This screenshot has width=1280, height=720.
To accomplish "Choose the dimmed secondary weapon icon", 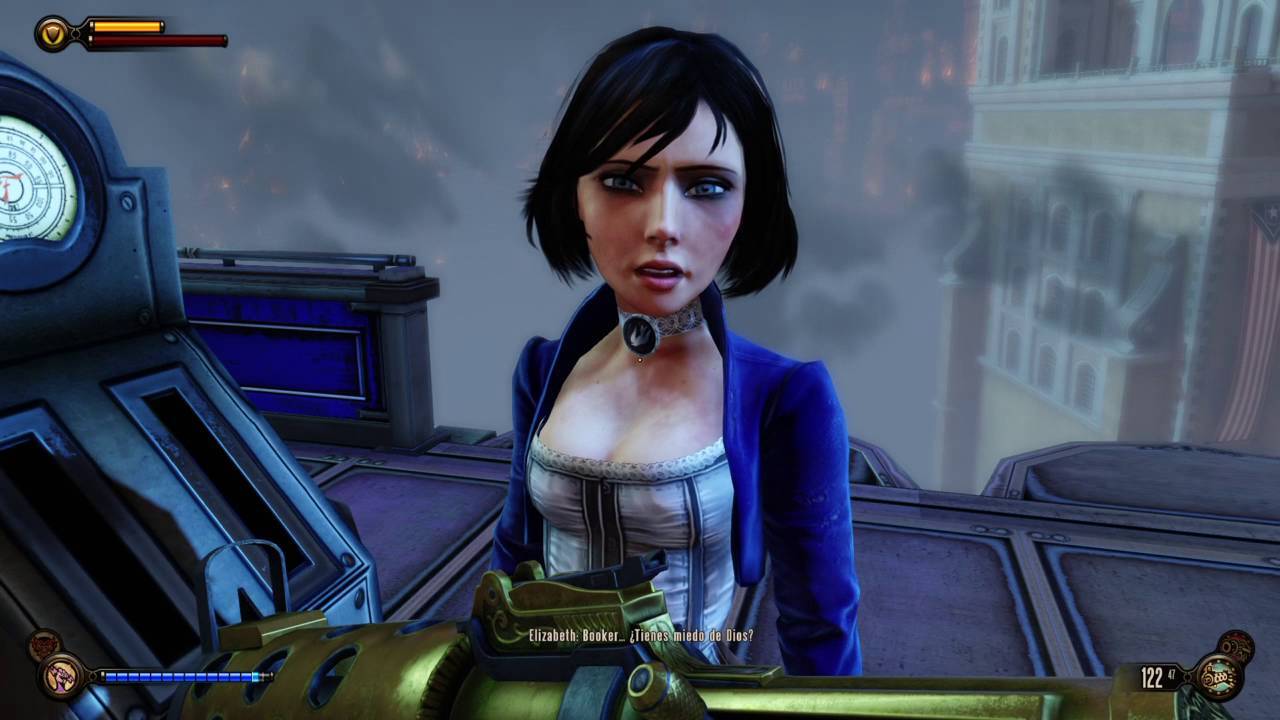I will point(1235,646).
